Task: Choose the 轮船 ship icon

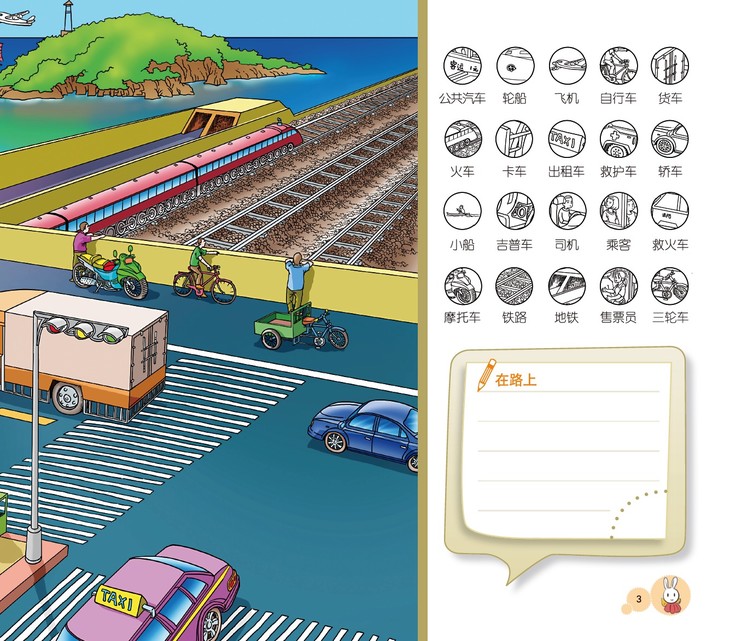Action: tap(514, 65)
